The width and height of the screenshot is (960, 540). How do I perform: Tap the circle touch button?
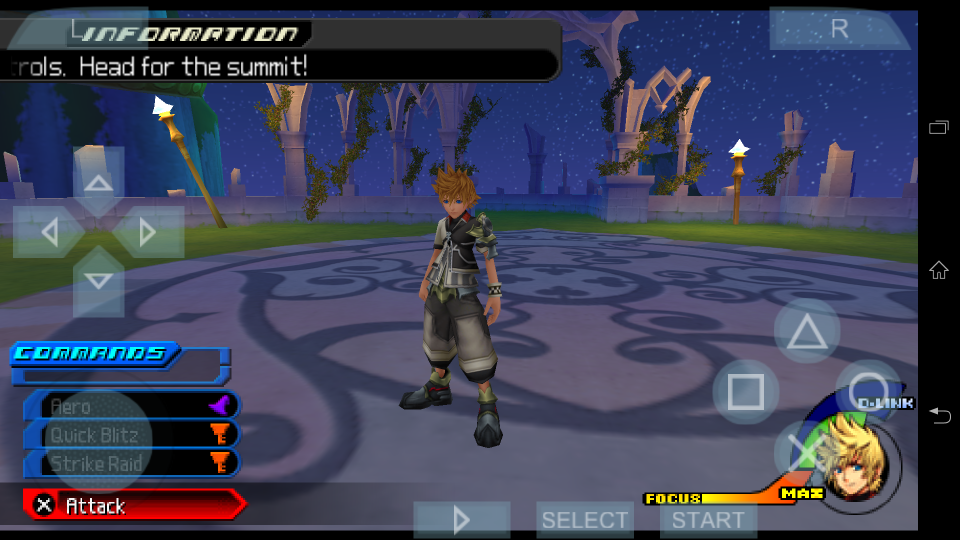[868, 392]
